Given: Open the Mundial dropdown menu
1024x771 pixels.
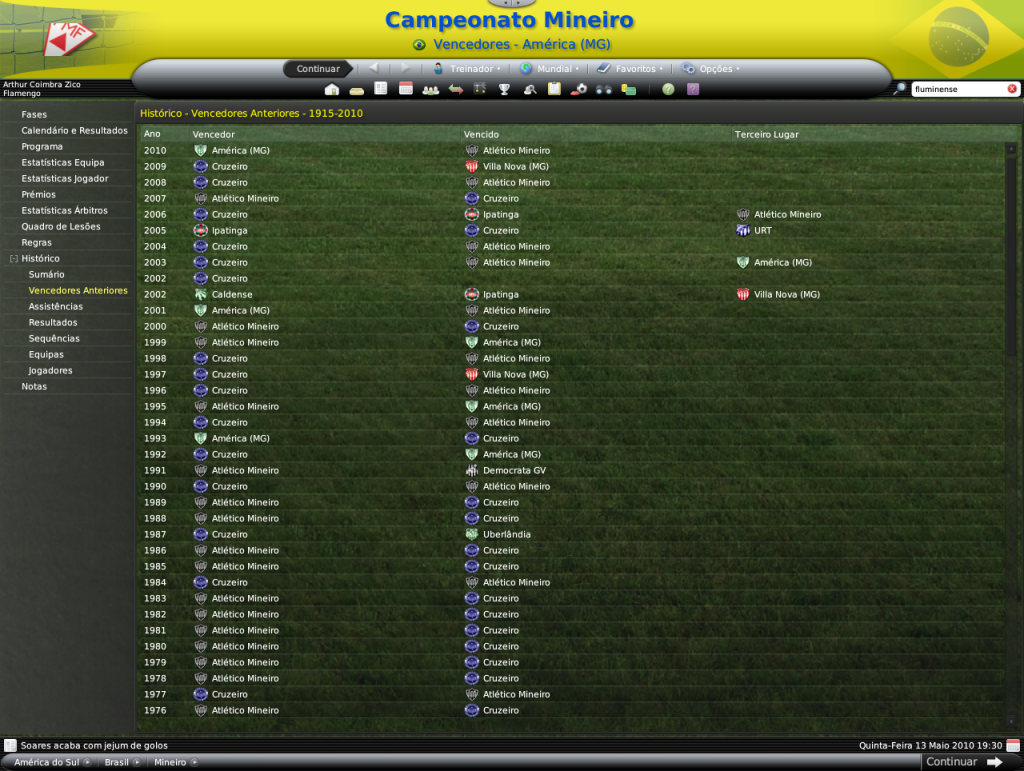Looking at the screenshot, I should pos(553,69).
